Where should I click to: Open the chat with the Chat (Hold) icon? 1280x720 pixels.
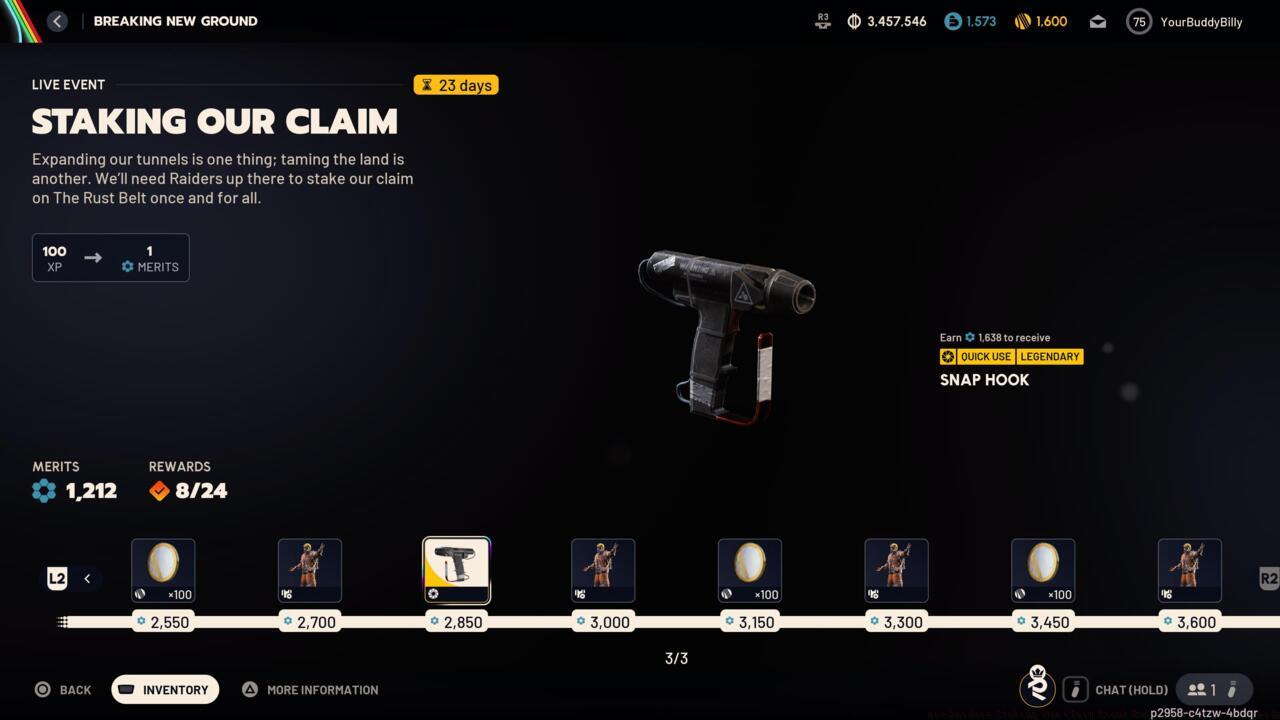1075,689
